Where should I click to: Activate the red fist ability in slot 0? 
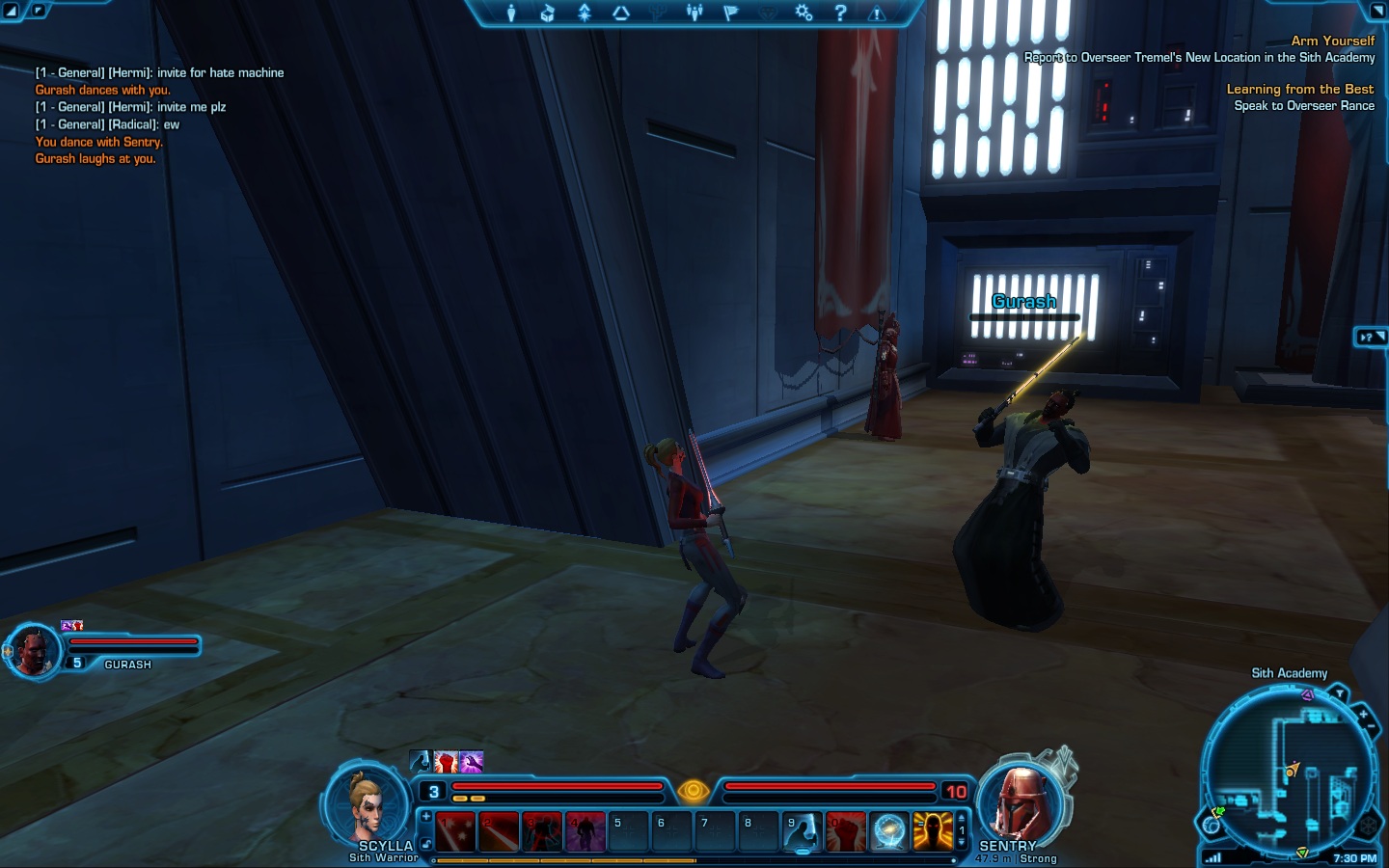coord(845,831)
